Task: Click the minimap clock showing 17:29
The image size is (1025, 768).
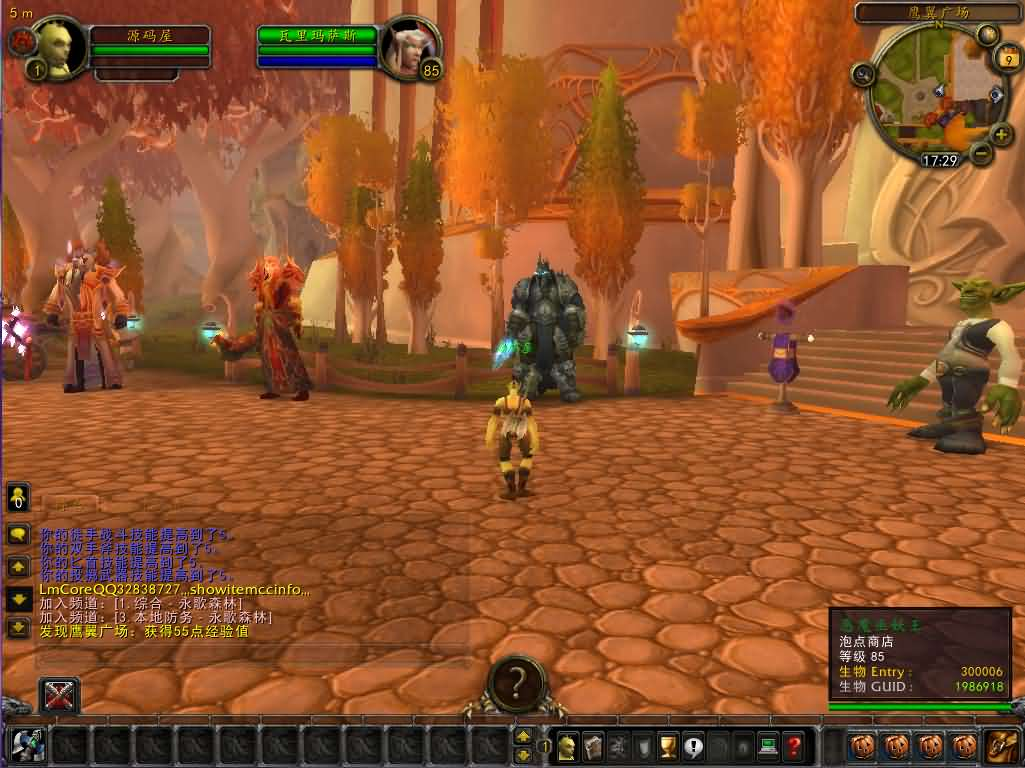Action: 940,160
